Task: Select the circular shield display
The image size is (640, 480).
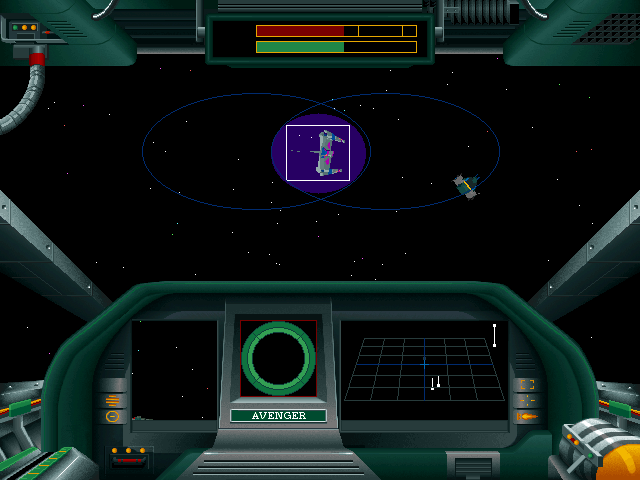Action: tap(278, 359)
